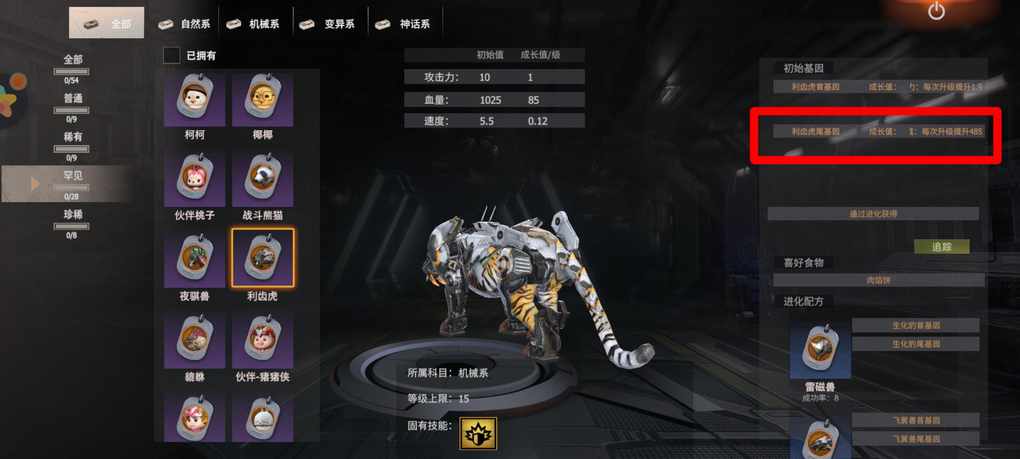Screen dimensions: 1020x459
Task: Choose the 稀有 rarity filter
Action: tap(72, 141)
